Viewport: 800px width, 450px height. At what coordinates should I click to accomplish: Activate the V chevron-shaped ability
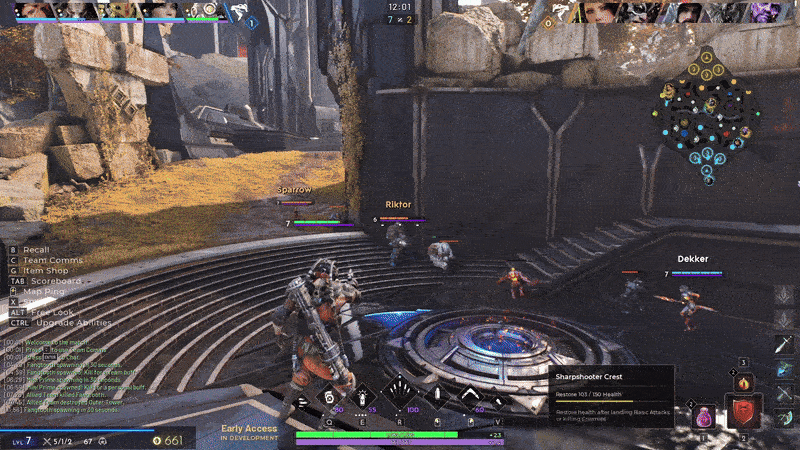pos(471,397)
